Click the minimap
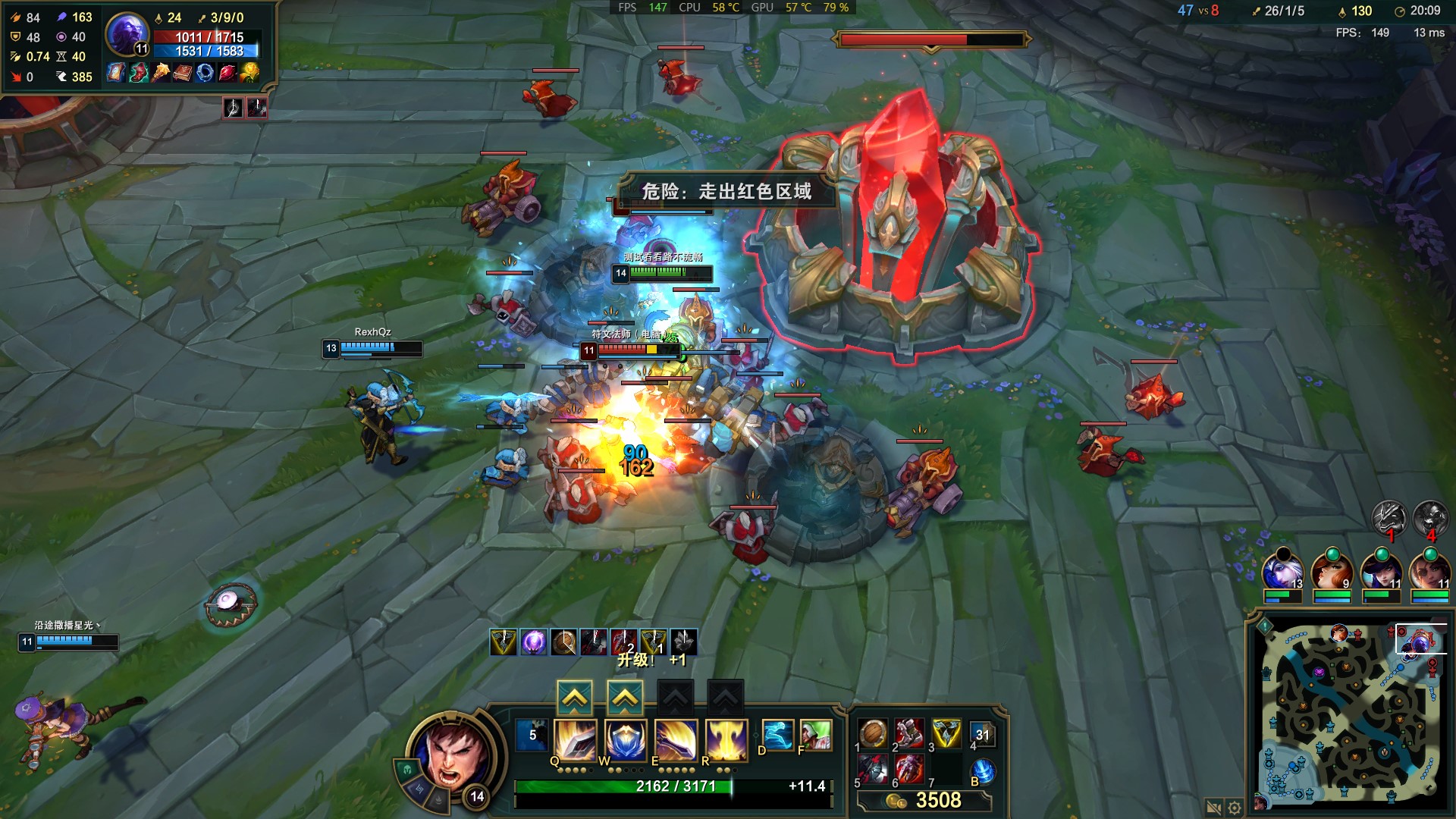This screenshot has height=819, width=1456. pos(1350,713)
